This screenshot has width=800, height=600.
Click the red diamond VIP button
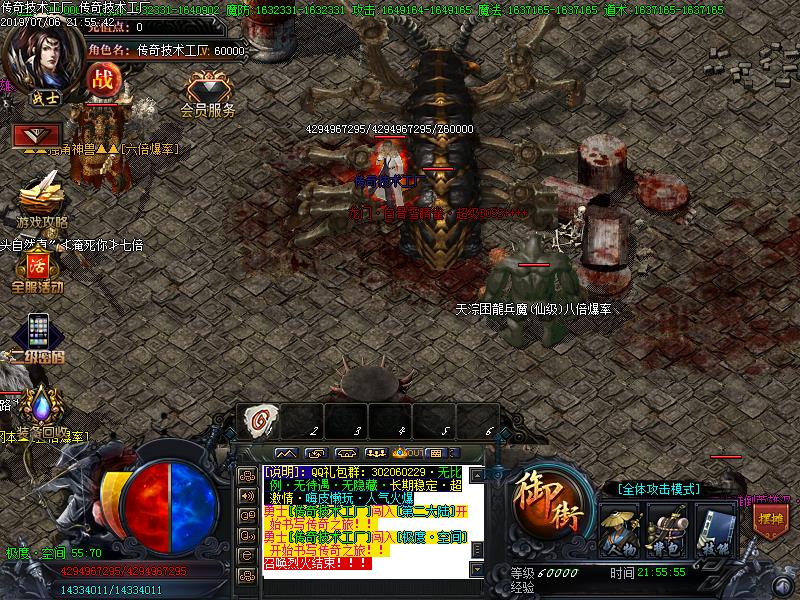click(37, 134)
